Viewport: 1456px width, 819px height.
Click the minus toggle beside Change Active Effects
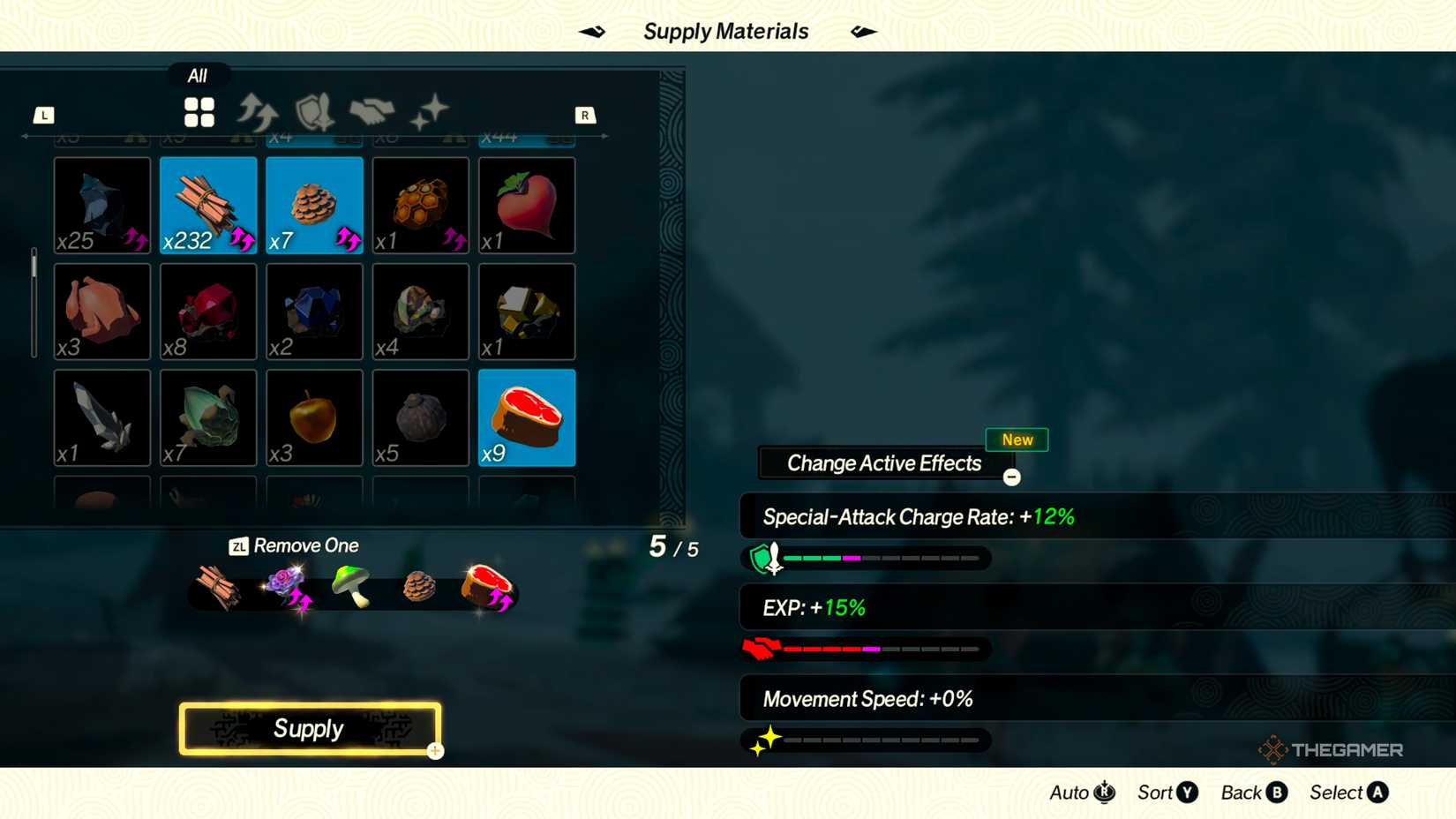pyautogui.click(x=1011, y=477)
